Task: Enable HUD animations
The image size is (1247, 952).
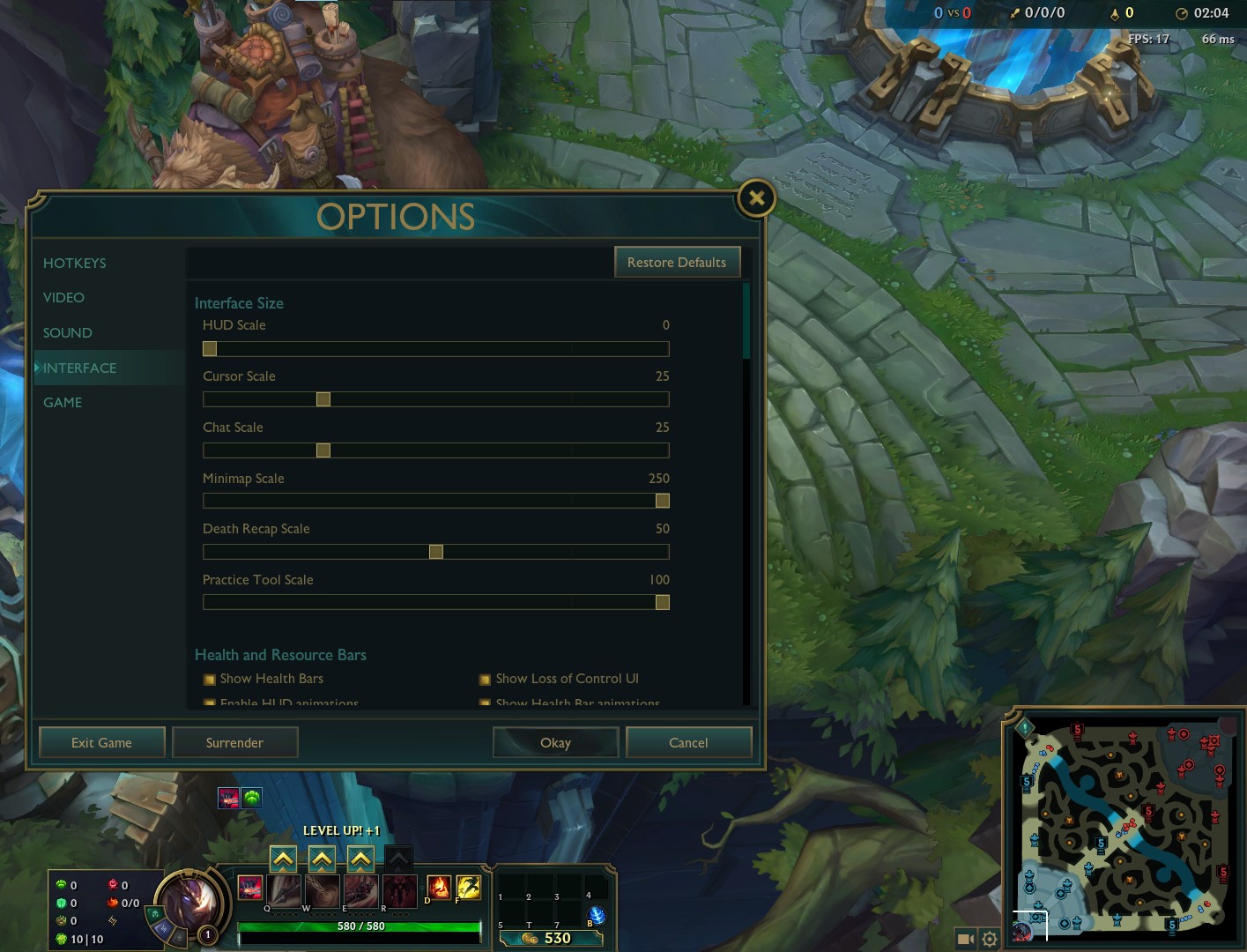Action: (210, 703)
